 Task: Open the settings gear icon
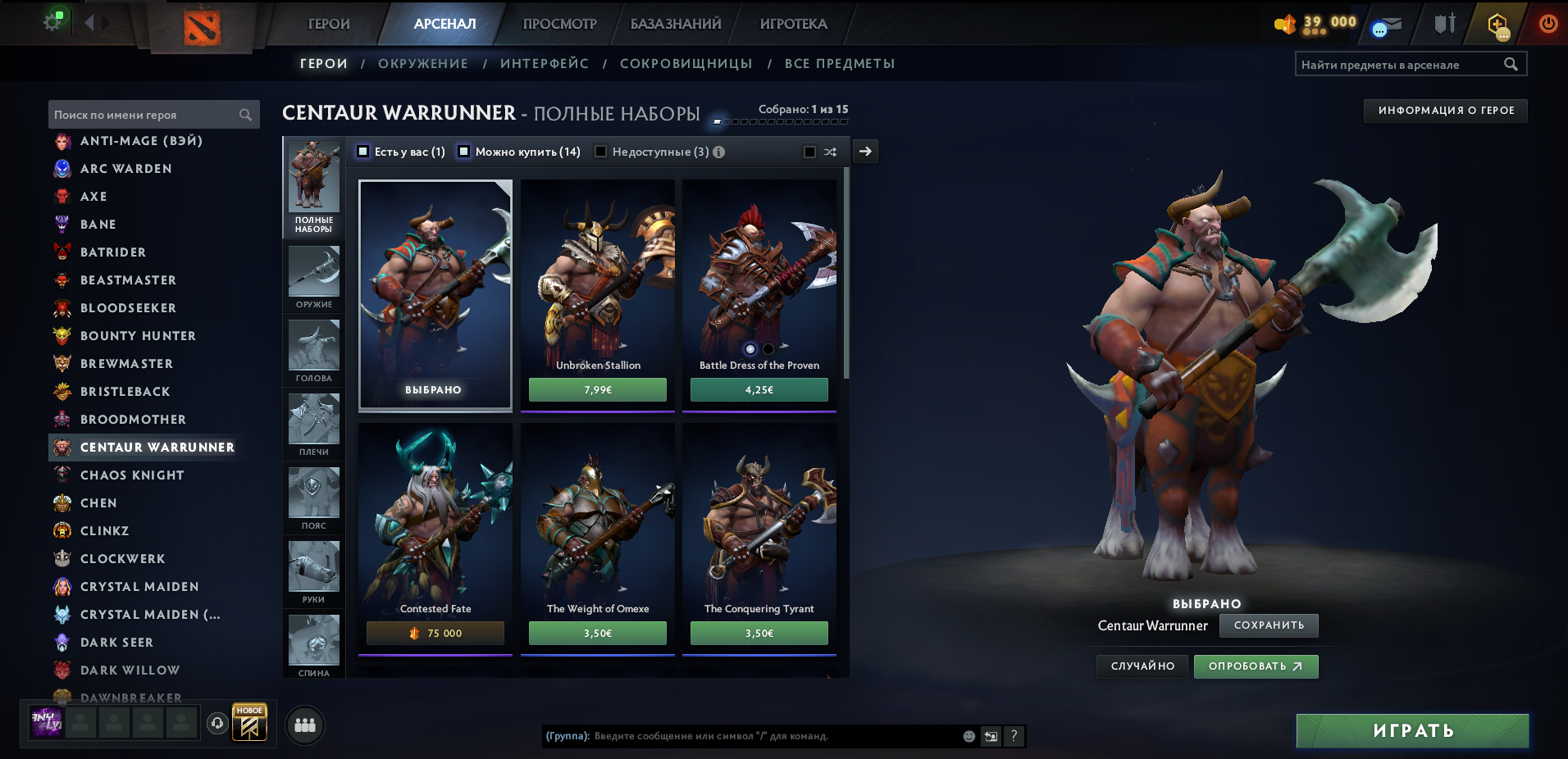click(x=52, y=22)
